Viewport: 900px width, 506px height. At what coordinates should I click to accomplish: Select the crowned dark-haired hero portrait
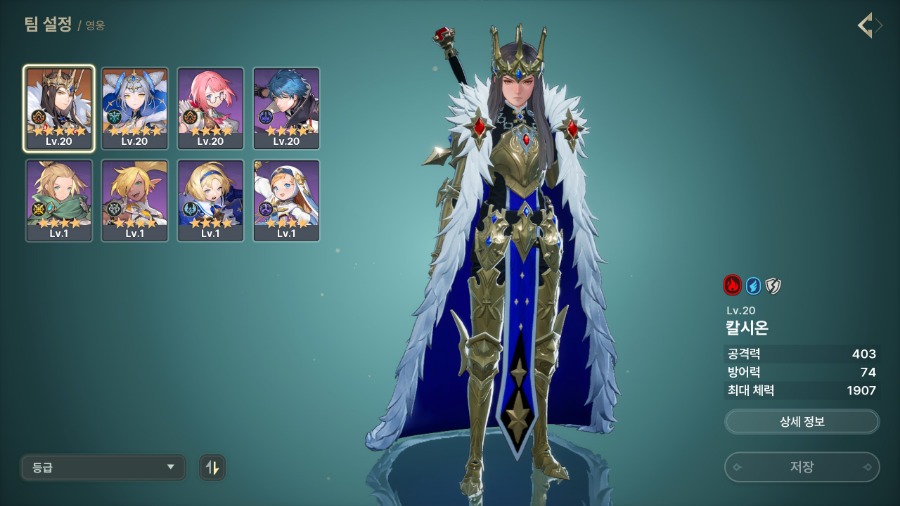[59, 108]
